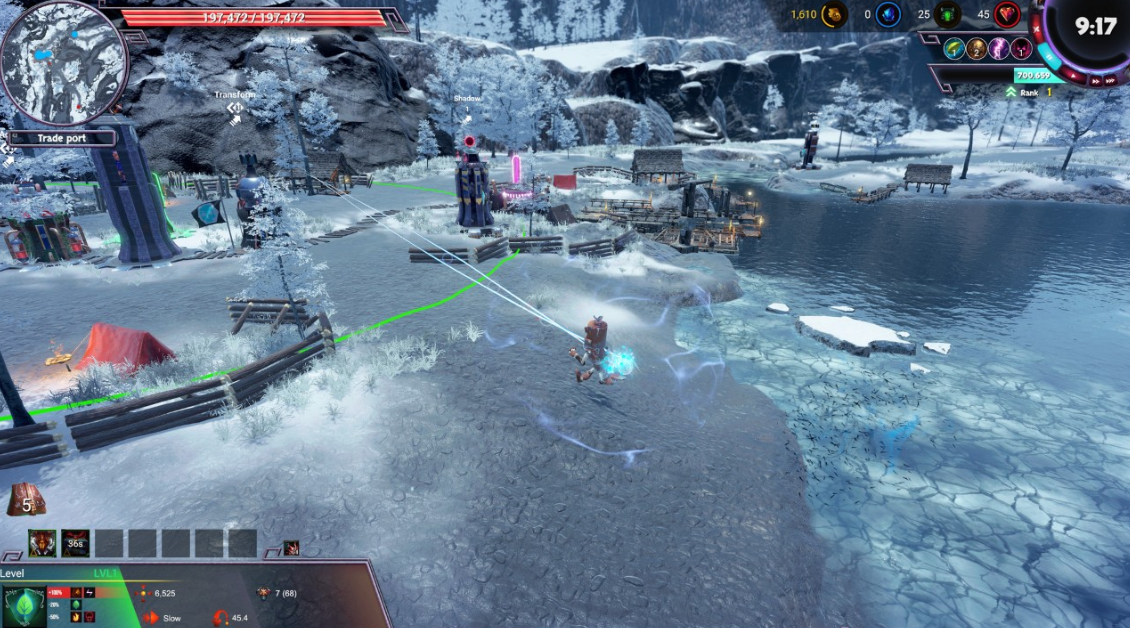Open the gold coin resource icon

834,14
